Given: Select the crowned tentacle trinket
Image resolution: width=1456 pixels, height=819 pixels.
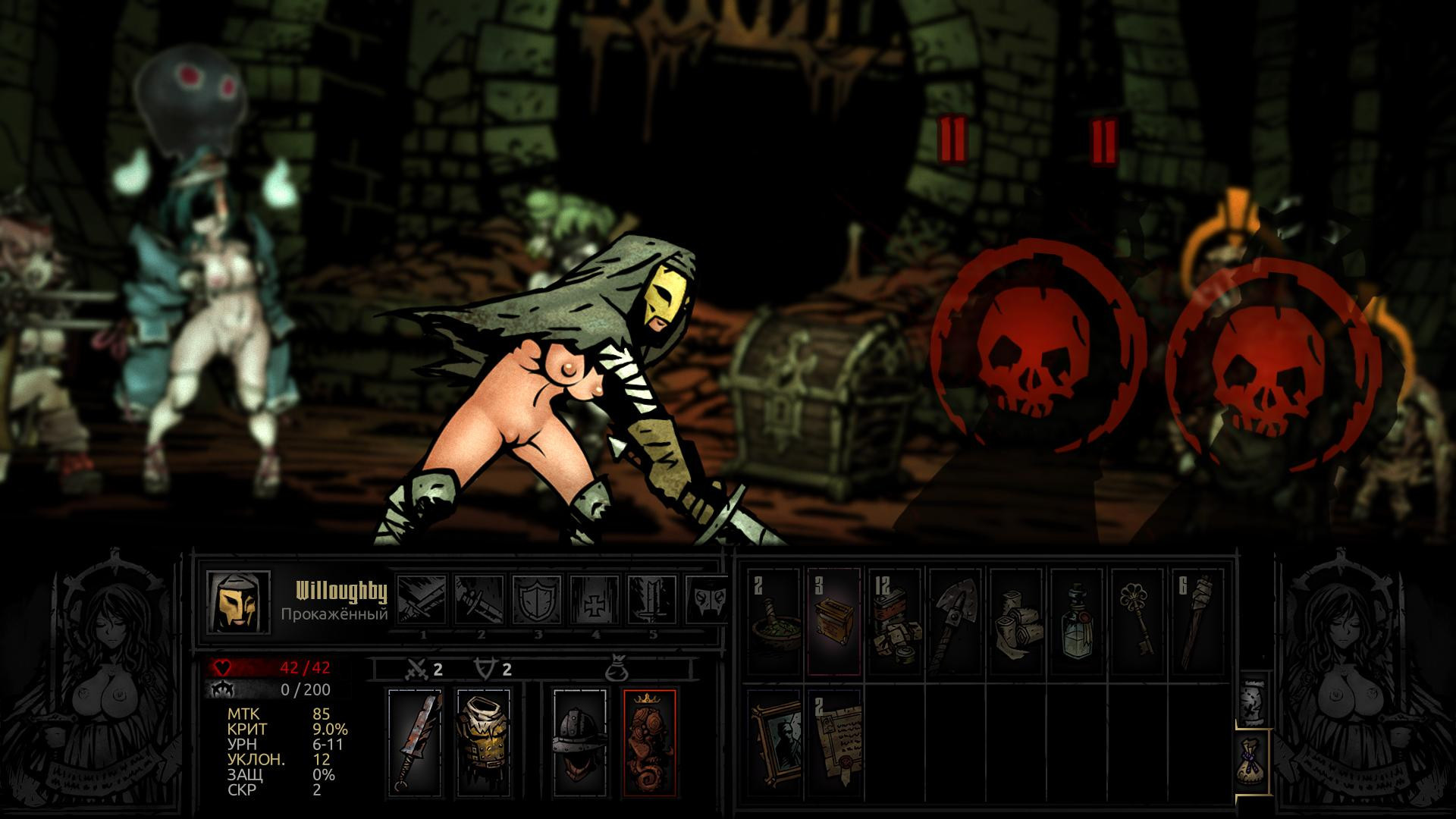Looking at the screenshot, I should 648,742.
